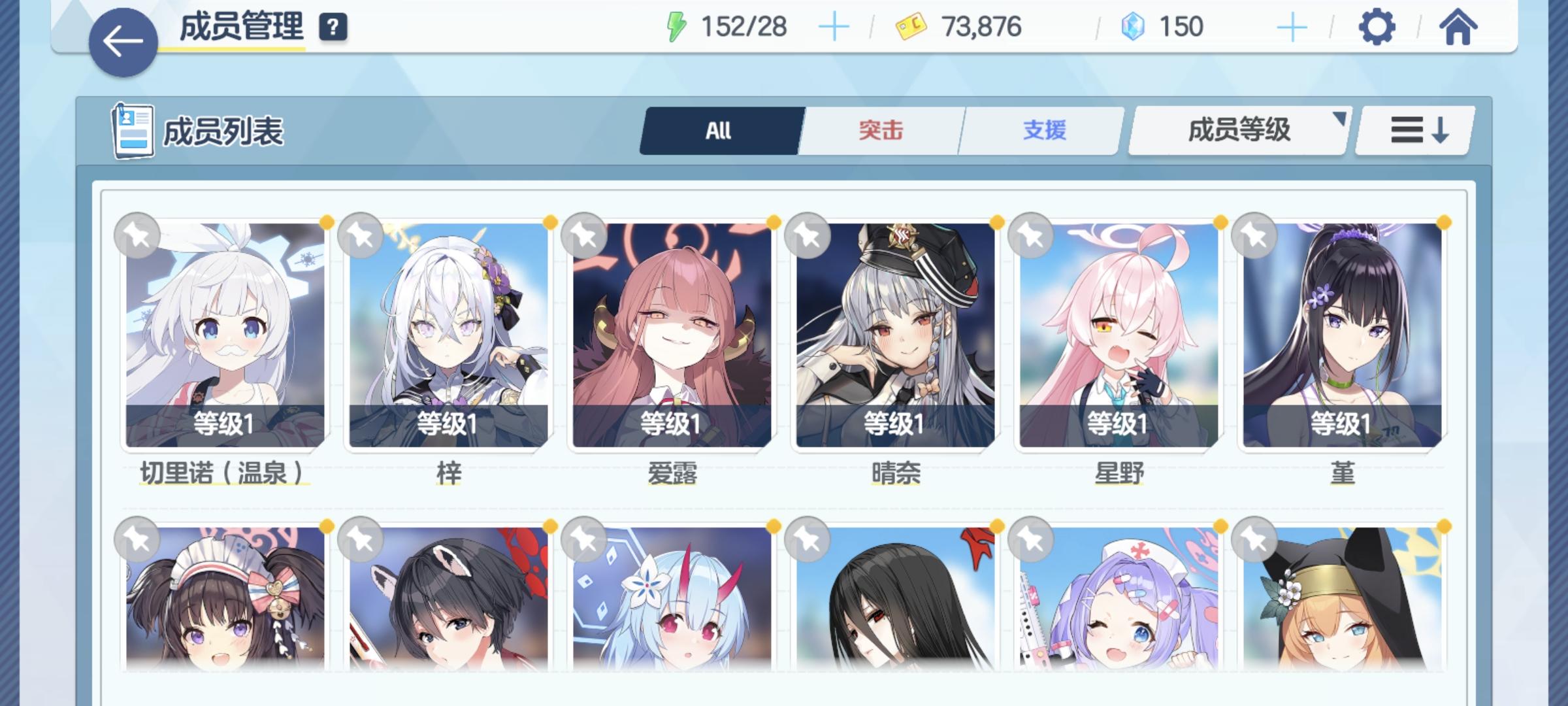1568x706 pixels.
Task: Click the plus button next to energy
Action: 832,27
